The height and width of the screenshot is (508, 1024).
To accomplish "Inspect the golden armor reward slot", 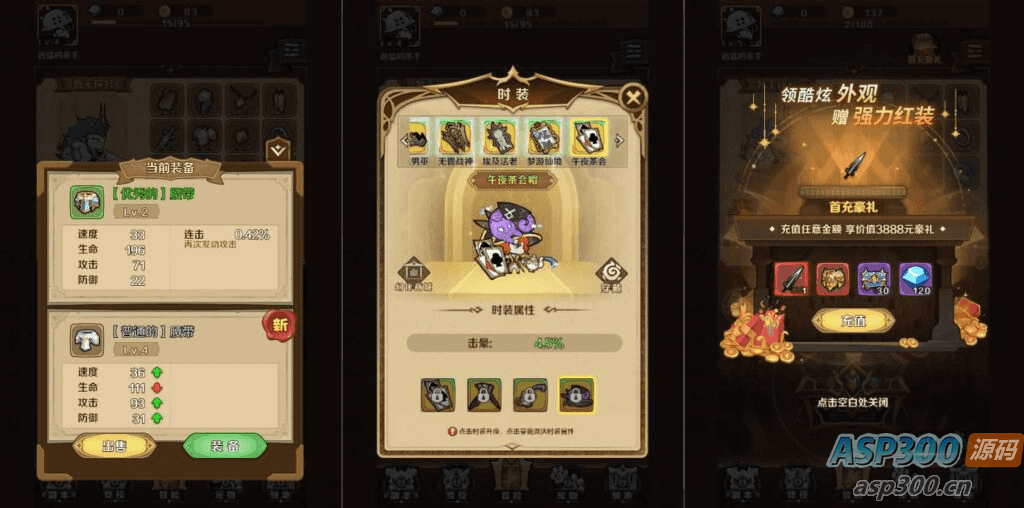I will (832, 279).
